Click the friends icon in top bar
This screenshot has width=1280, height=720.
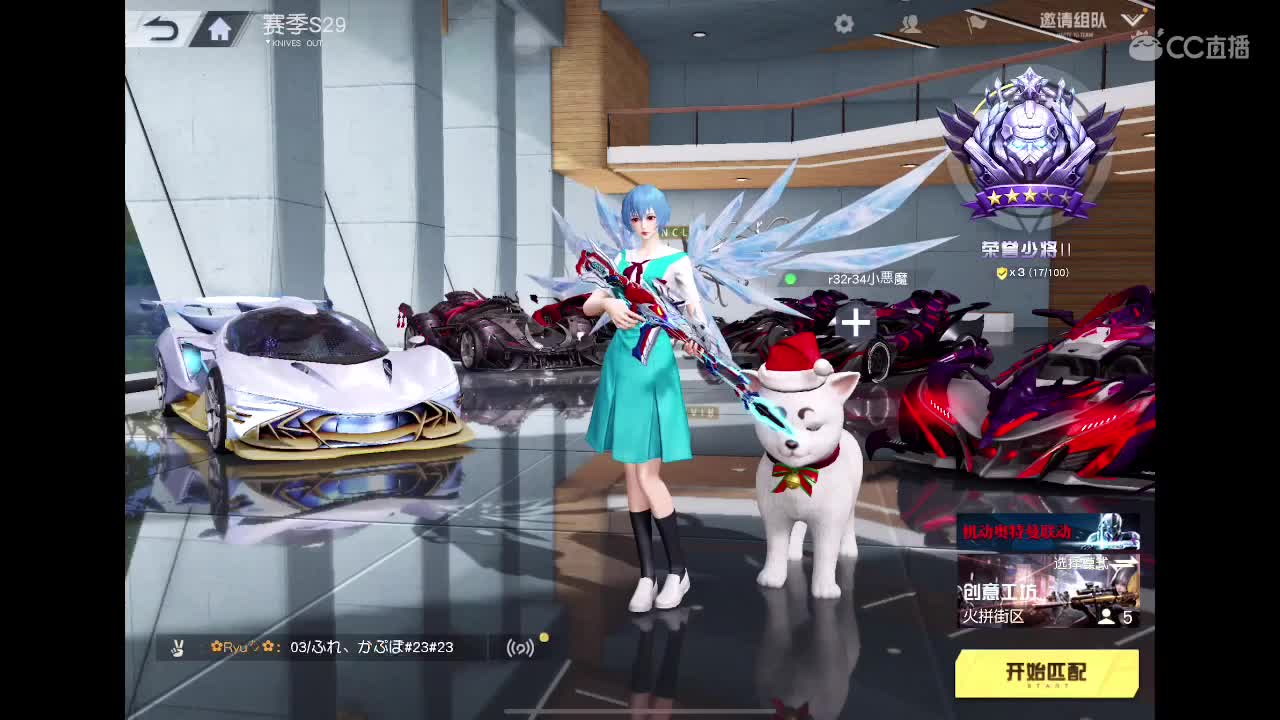(x=911, y=24)
